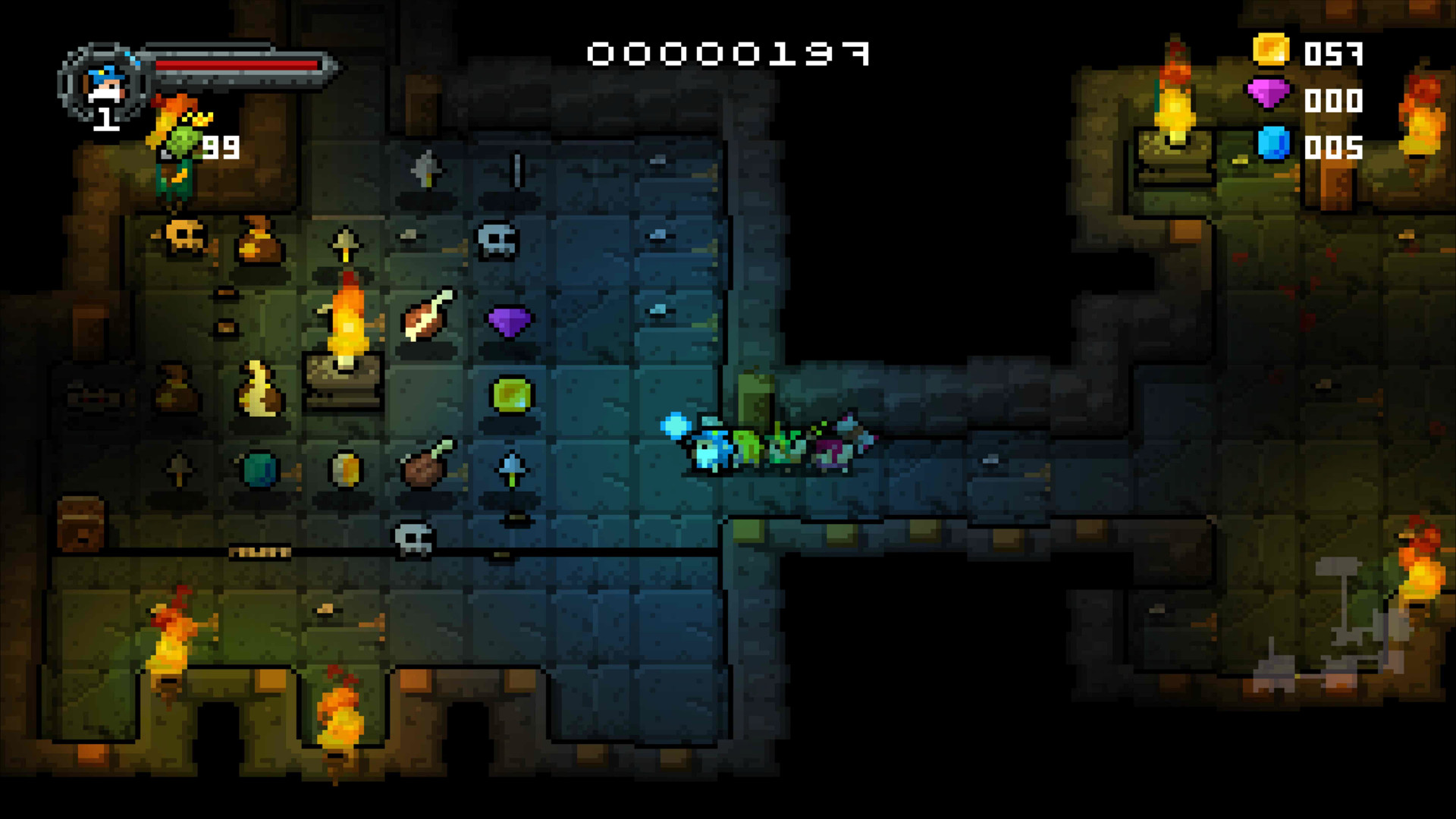The height and width of the screenshot is (819, 1456).
Task: Open the doorway arch at the bottom wall
Action: 220,739
